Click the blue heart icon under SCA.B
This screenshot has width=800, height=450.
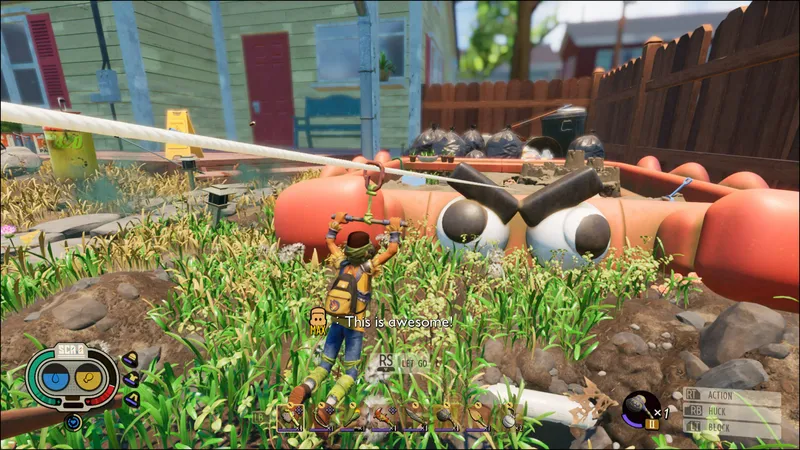pos(73,422)
